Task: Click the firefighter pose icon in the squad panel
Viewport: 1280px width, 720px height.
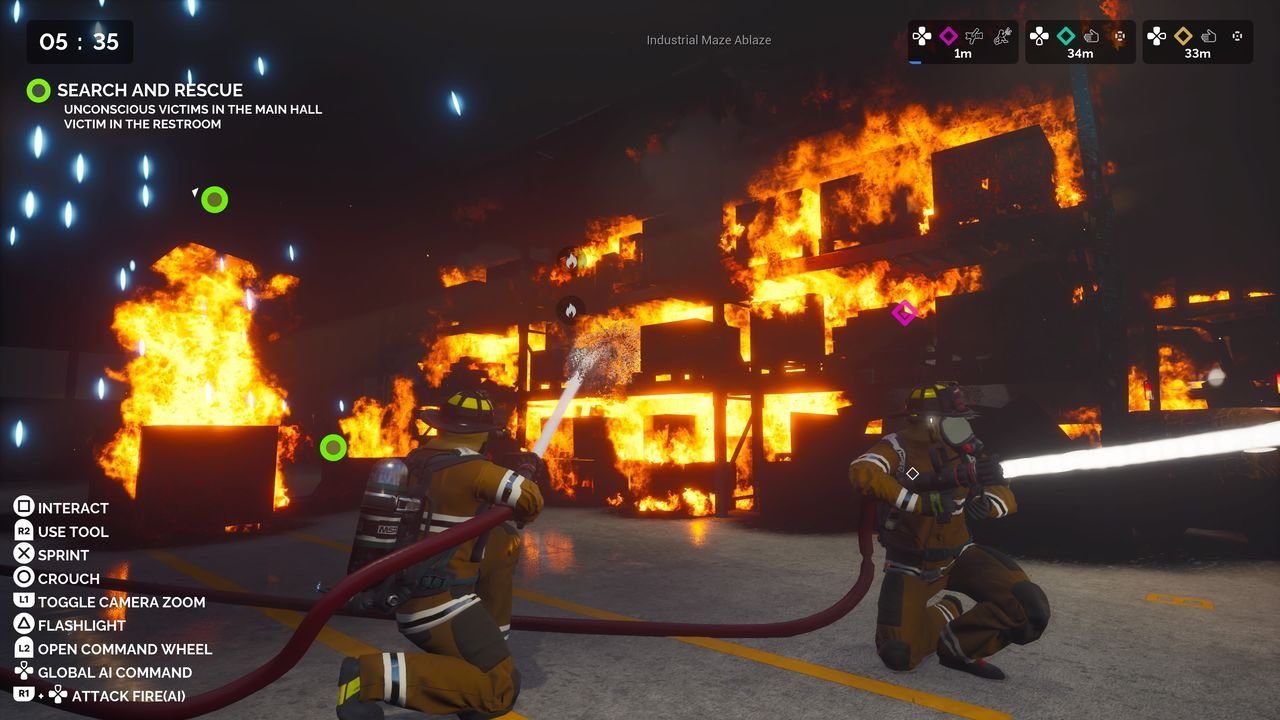Action: 1004,36
